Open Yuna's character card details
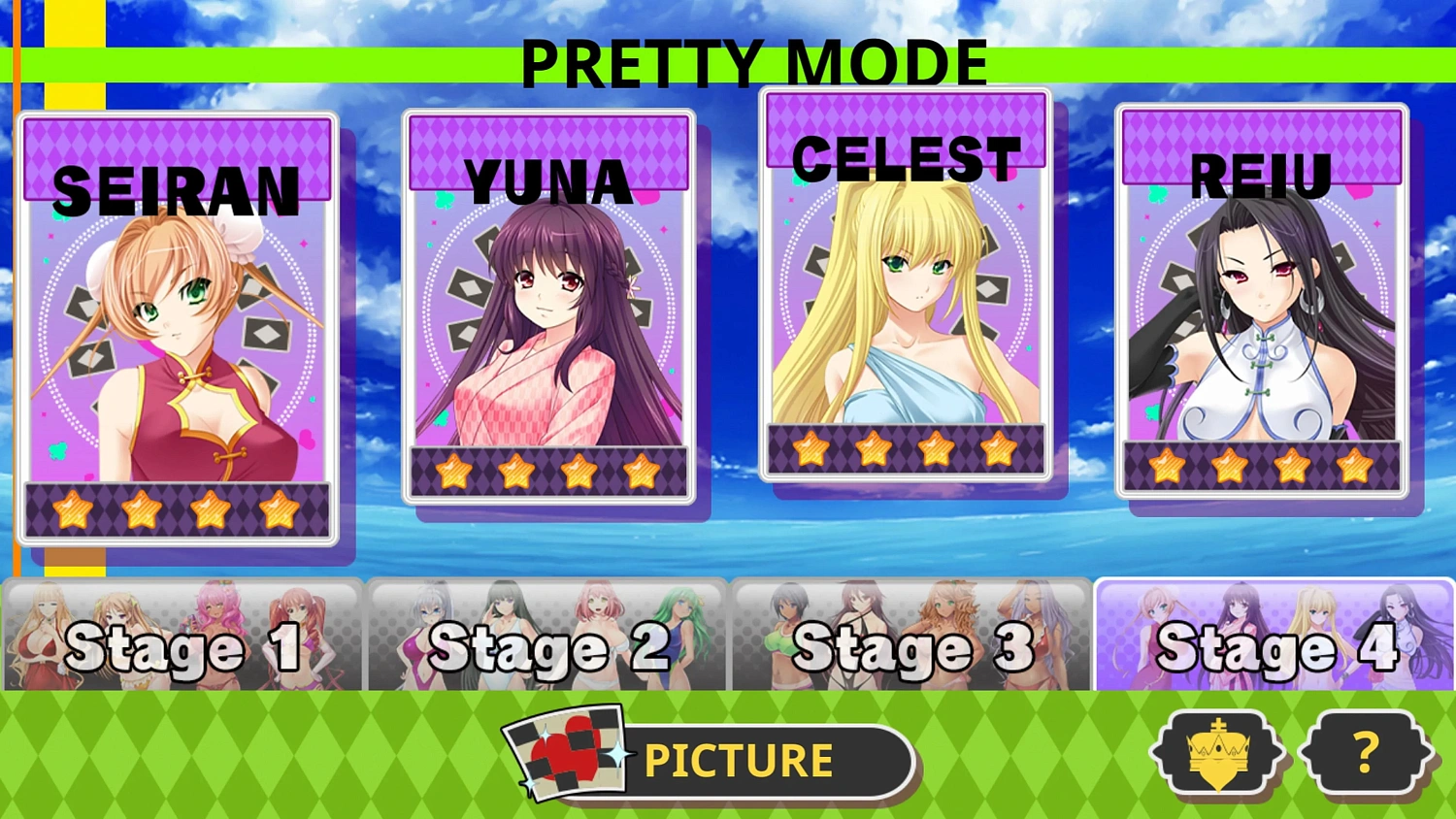Viewport: 1456px width, 819px height. [548, 301]
